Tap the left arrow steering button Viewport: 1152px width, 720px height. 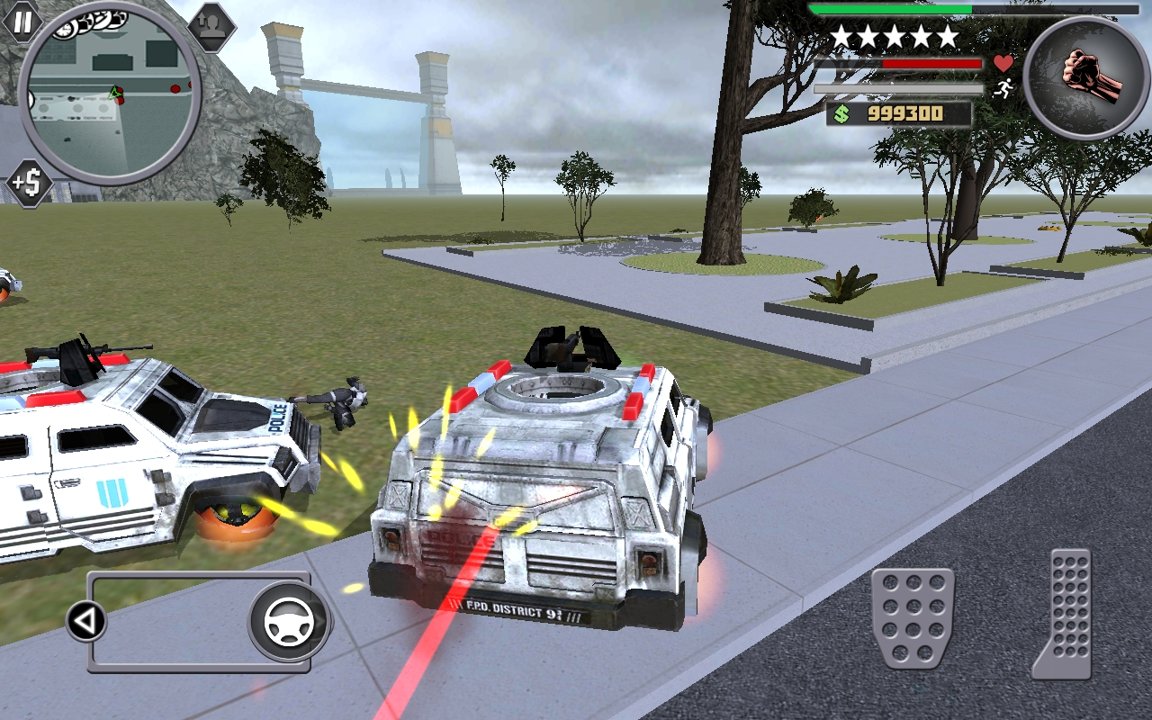[86, 622]
